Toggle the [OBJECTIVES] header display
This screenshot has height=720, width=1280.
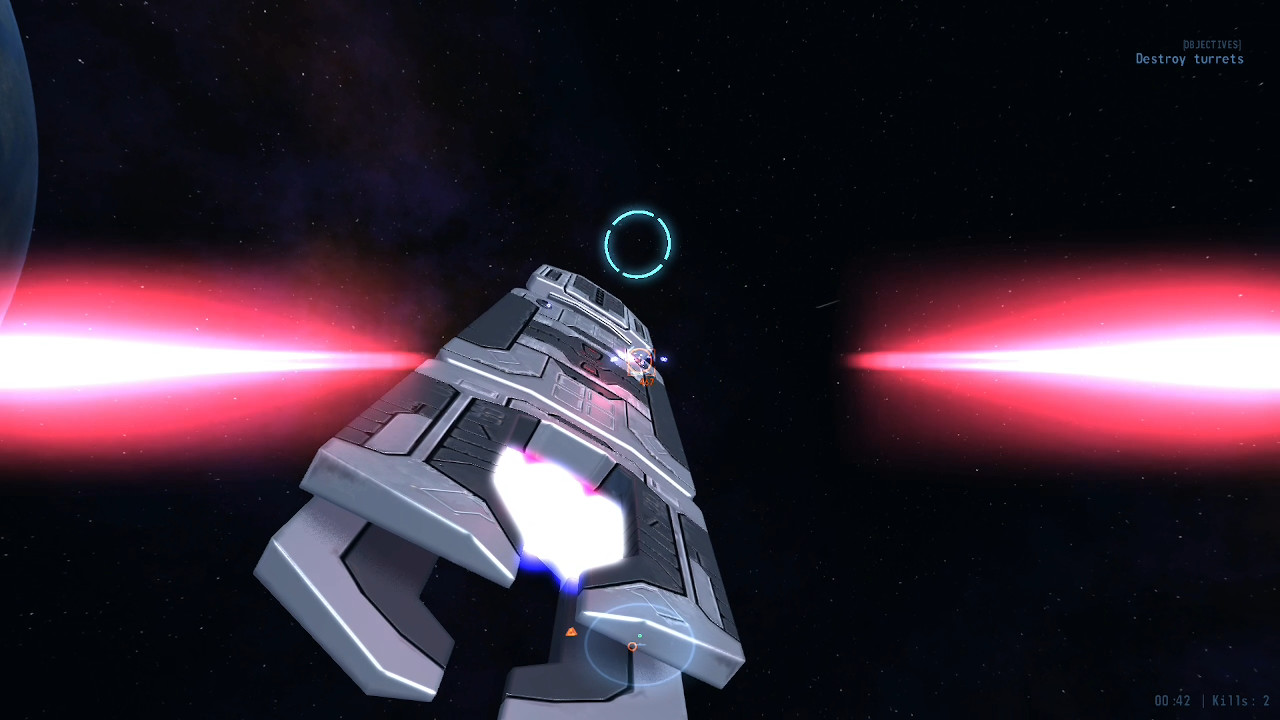click(1211, 44)
